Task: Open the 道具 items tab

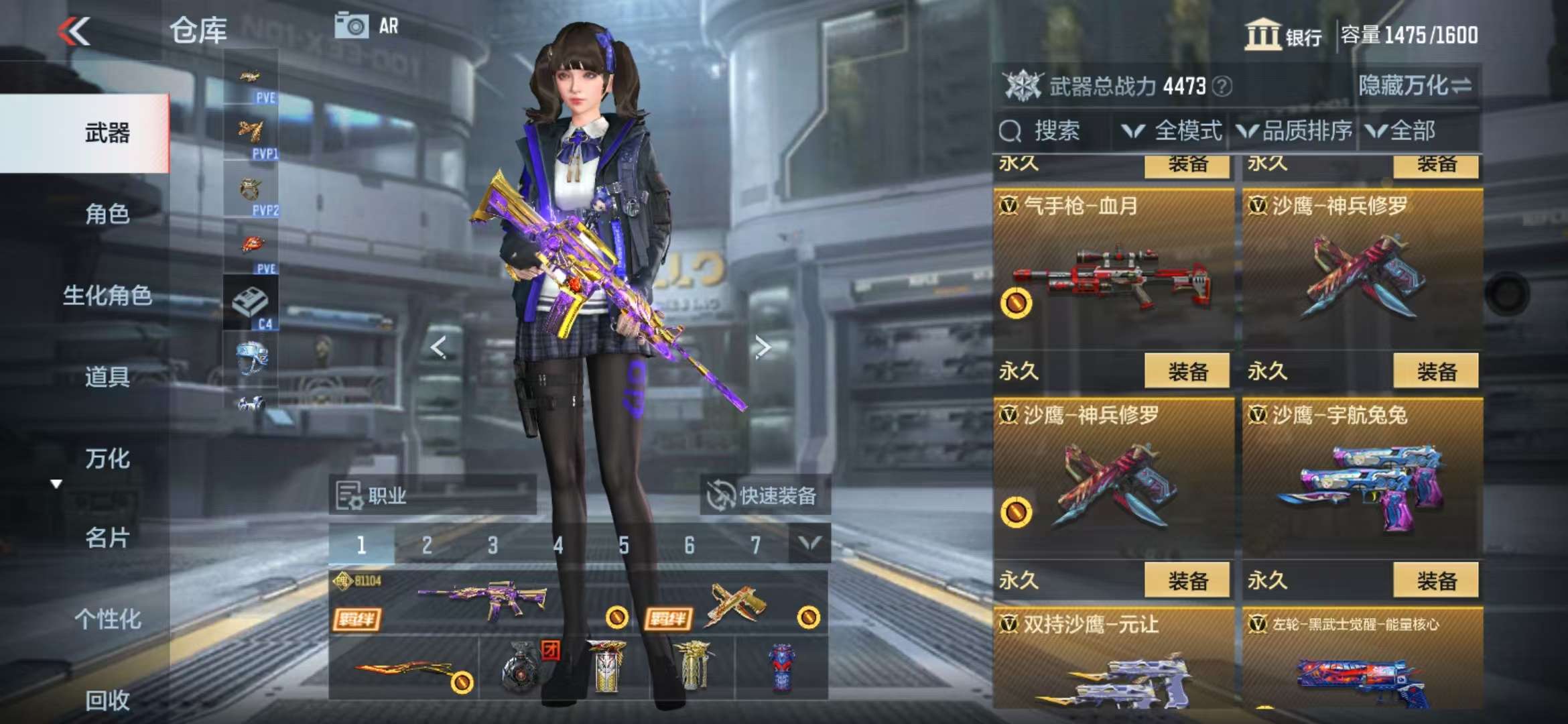Action: pyautogui.click(x=107, y=377)
